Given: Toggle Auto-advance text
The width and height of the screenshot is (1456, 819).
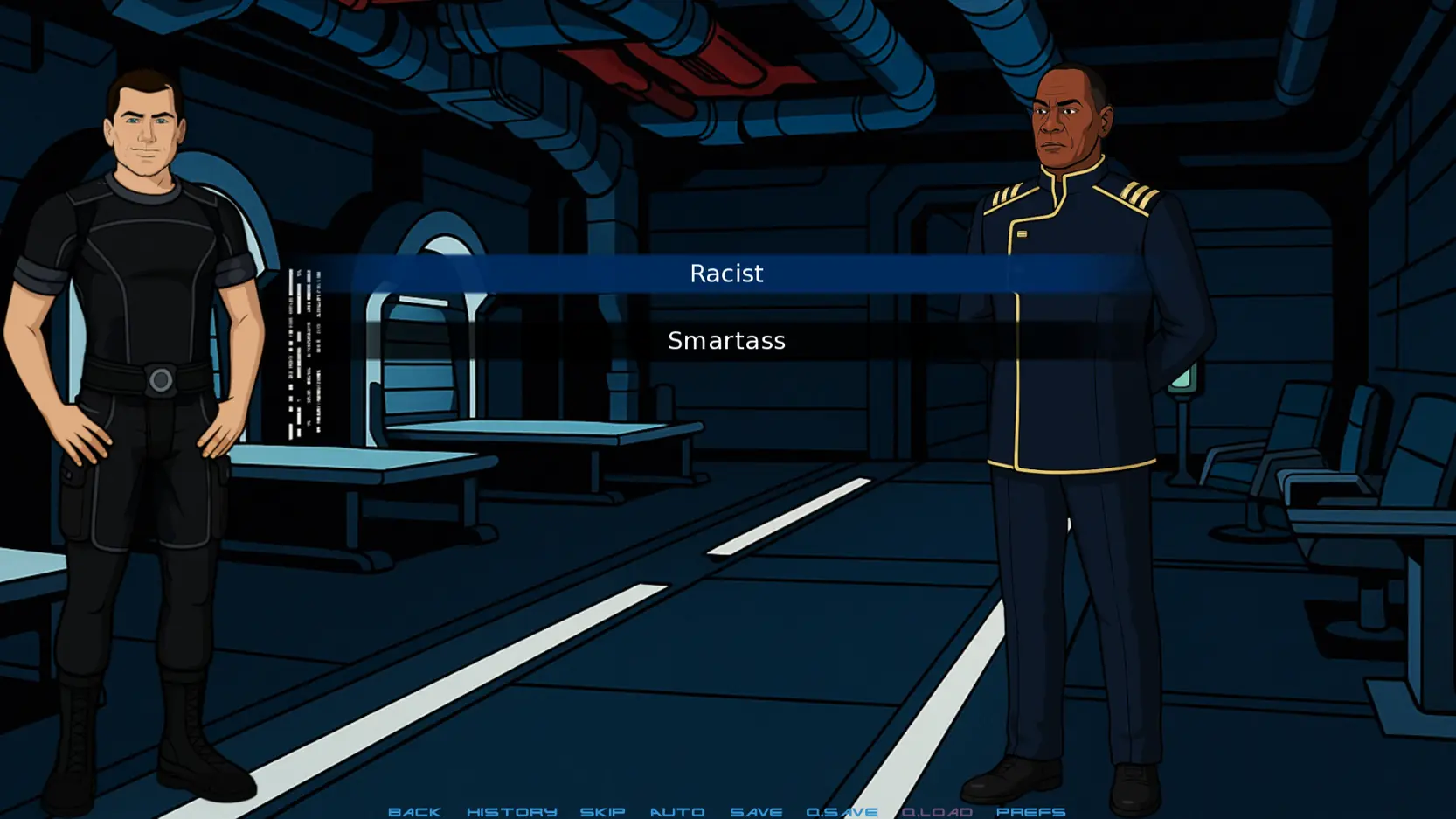Looking at the screenshot, I should 676,811.
